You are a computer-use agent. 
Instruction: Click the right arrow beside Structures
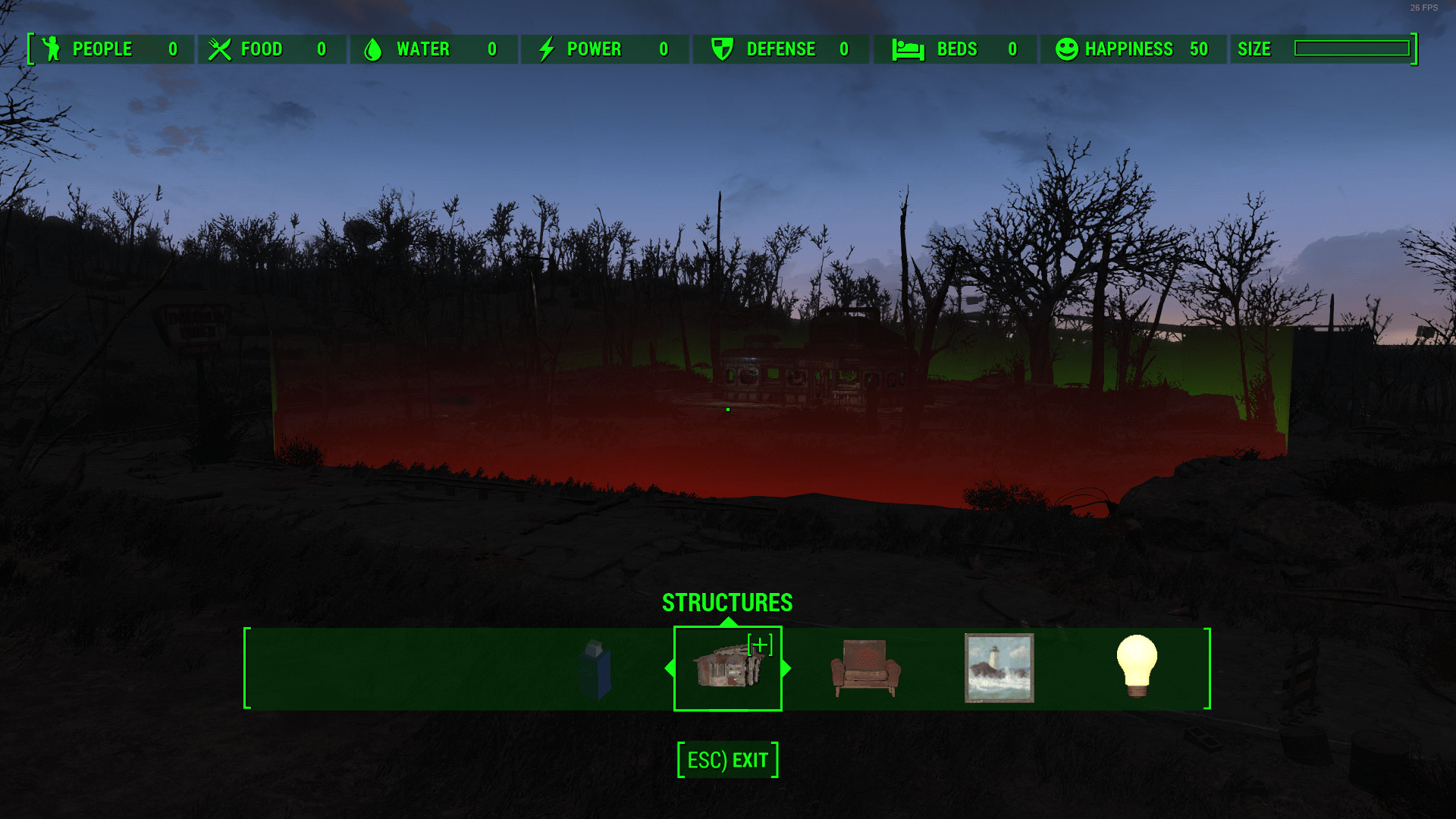point(786,669)
